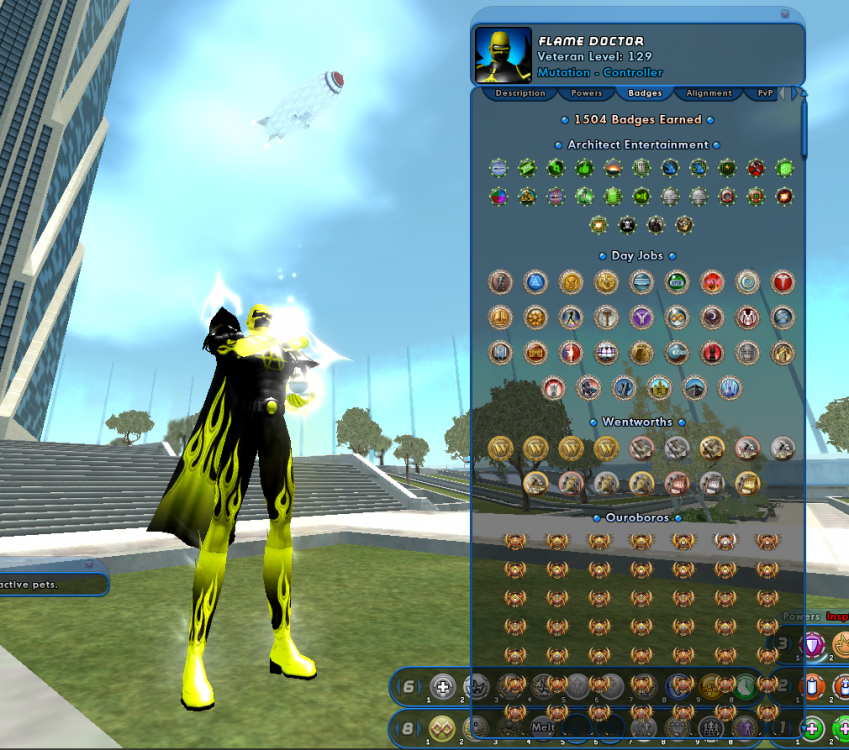Image resolution: width=849 pixels, height=750 pixels.
Task: Open the Powers tray header label
Action: 800,617
